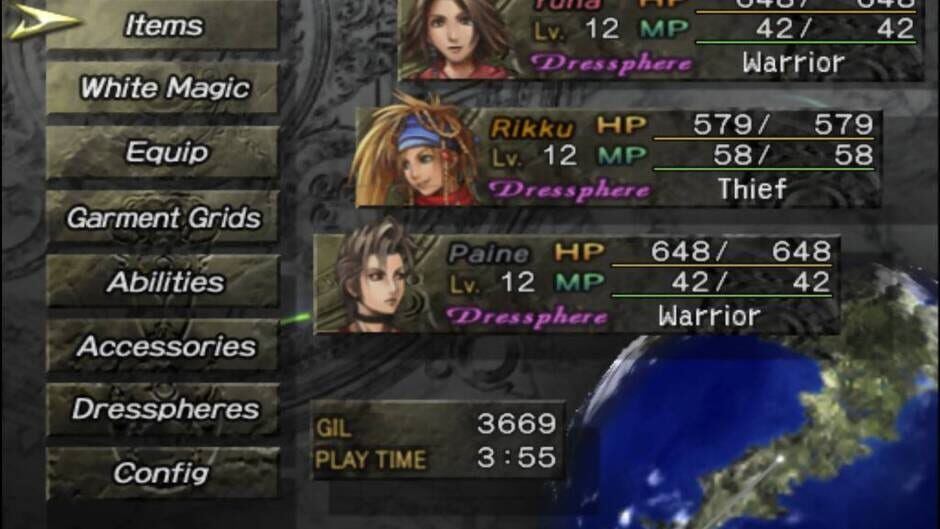Choose Rikku's character panel
The height and width of the screenshot is (529, 940).
[x=615, y=158]
